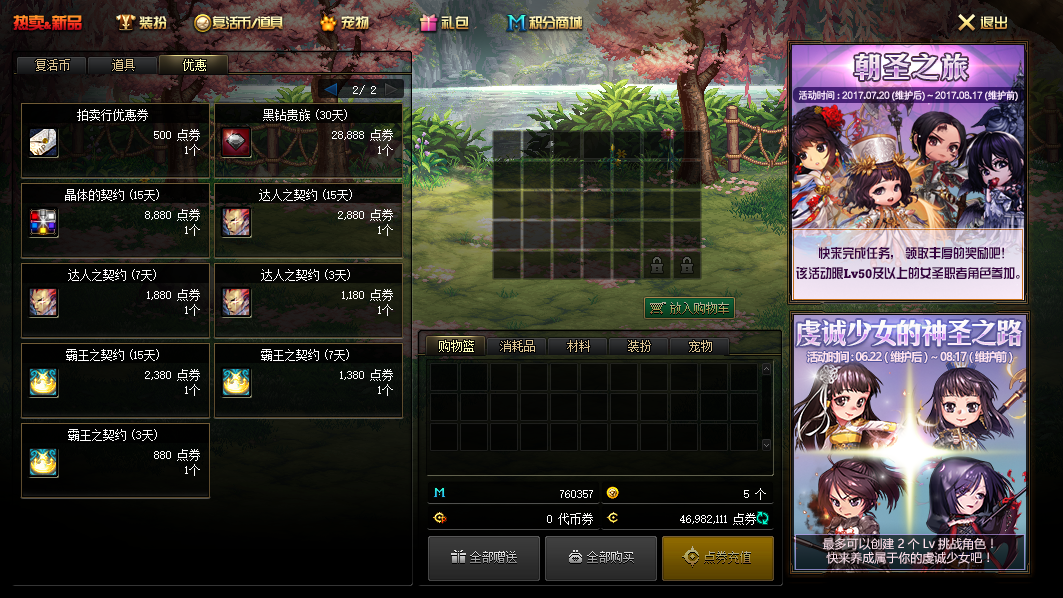Open the 装扮 shop category
1063x598 pixels.
[x=141, y=22]
